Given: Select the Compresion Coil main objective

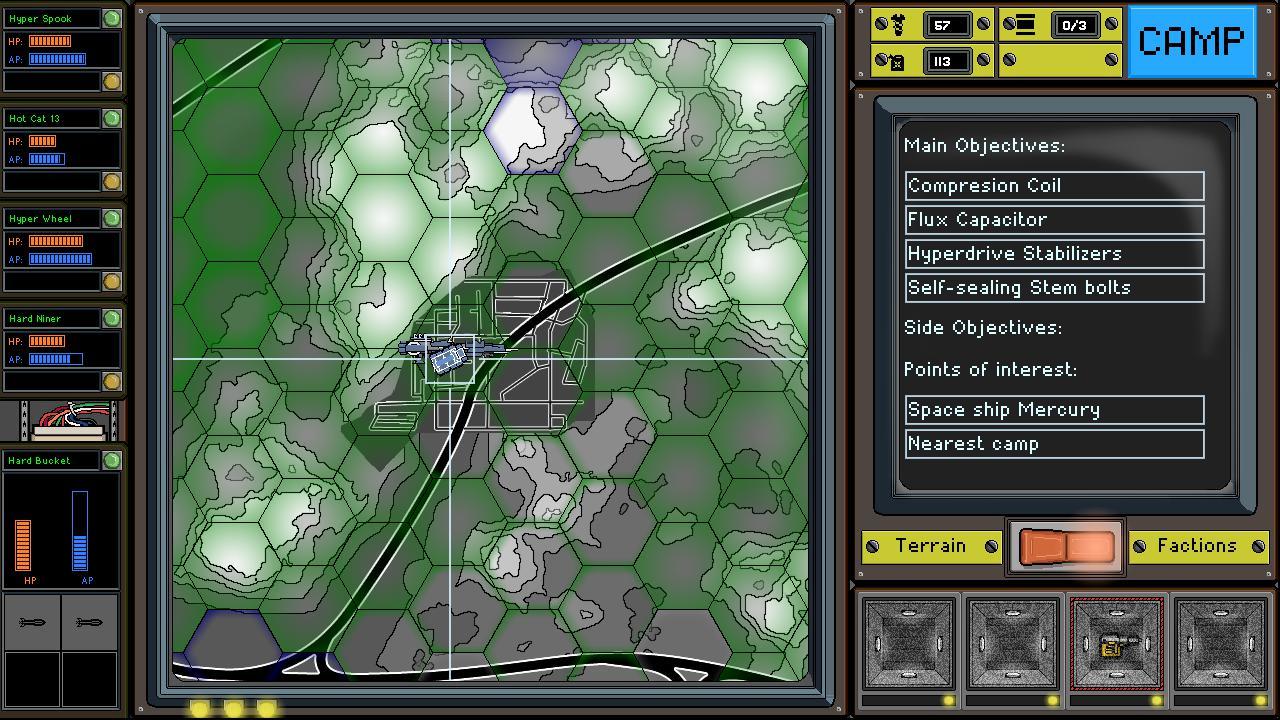Looking at the screenshot, I should (x=1054, y=185).
